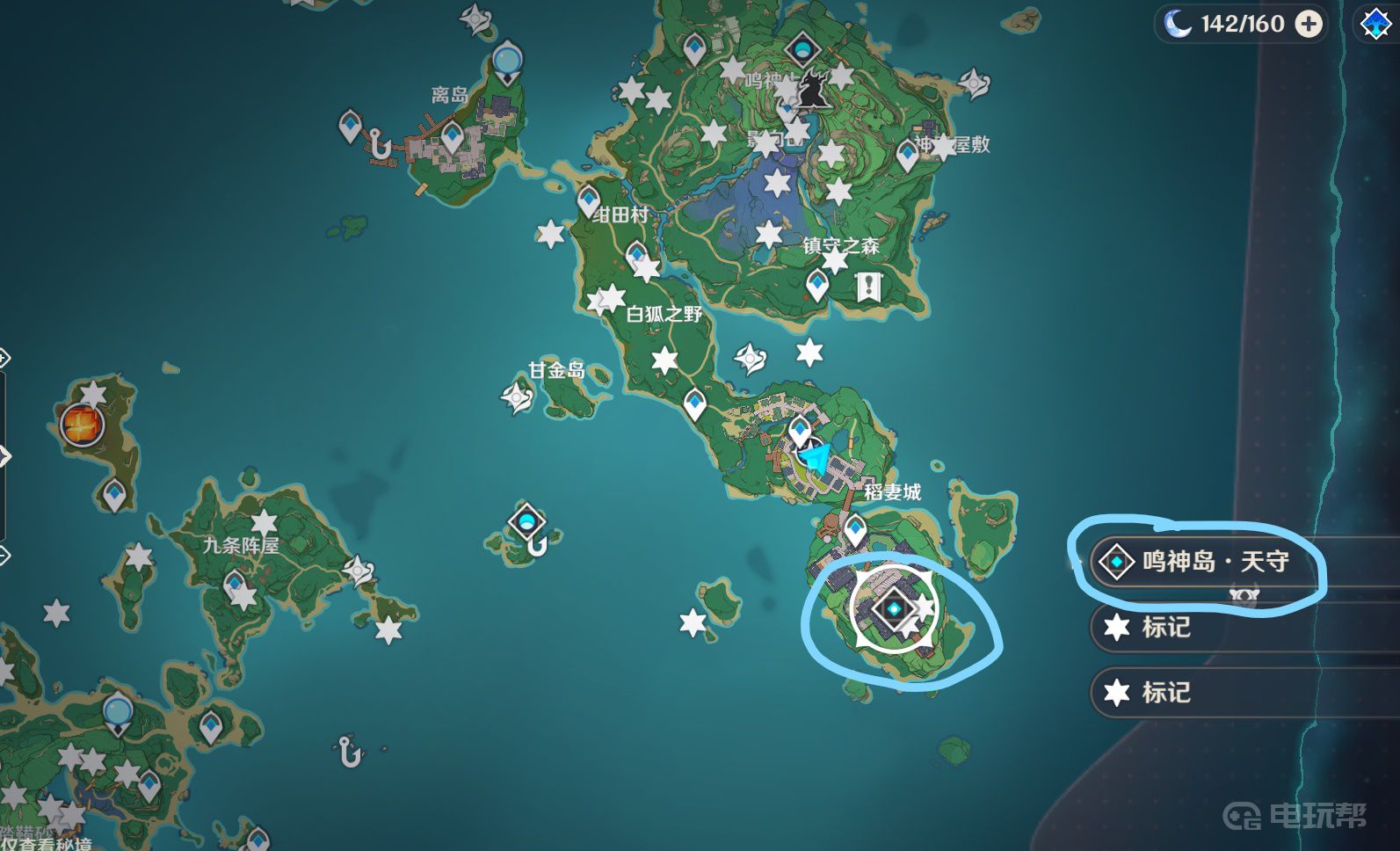The image size is (1400, 851).
Task: Select the teleport waypoint beside 神里屋敷
Action: (907, 156)
